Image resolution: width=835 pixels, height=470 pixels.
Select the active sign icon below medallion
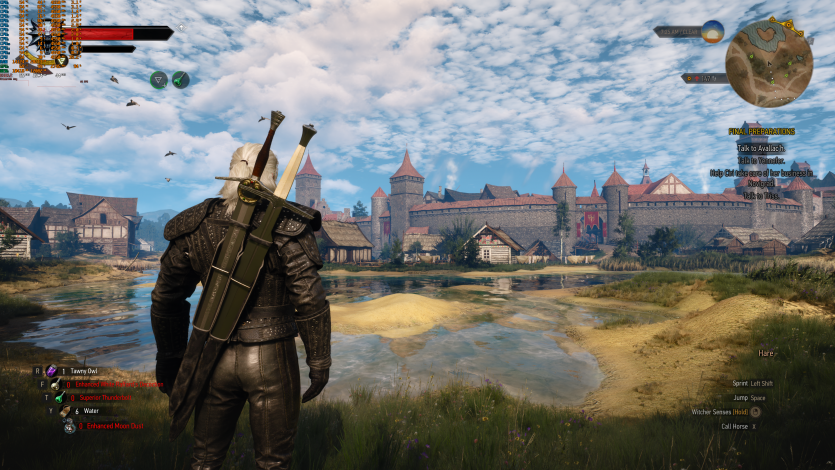click(x=61, y=61)
